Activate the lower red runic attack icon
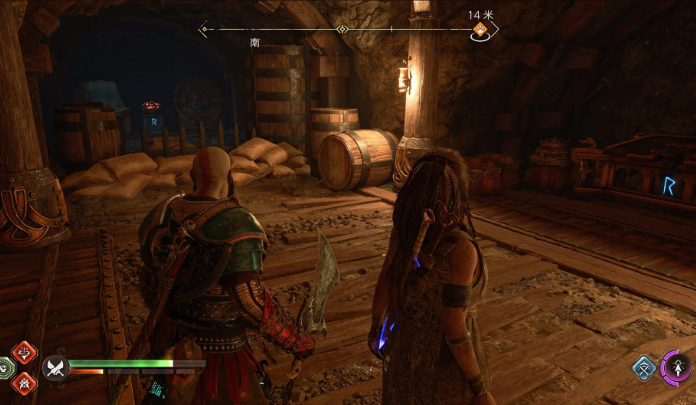 tap(24, 382)
